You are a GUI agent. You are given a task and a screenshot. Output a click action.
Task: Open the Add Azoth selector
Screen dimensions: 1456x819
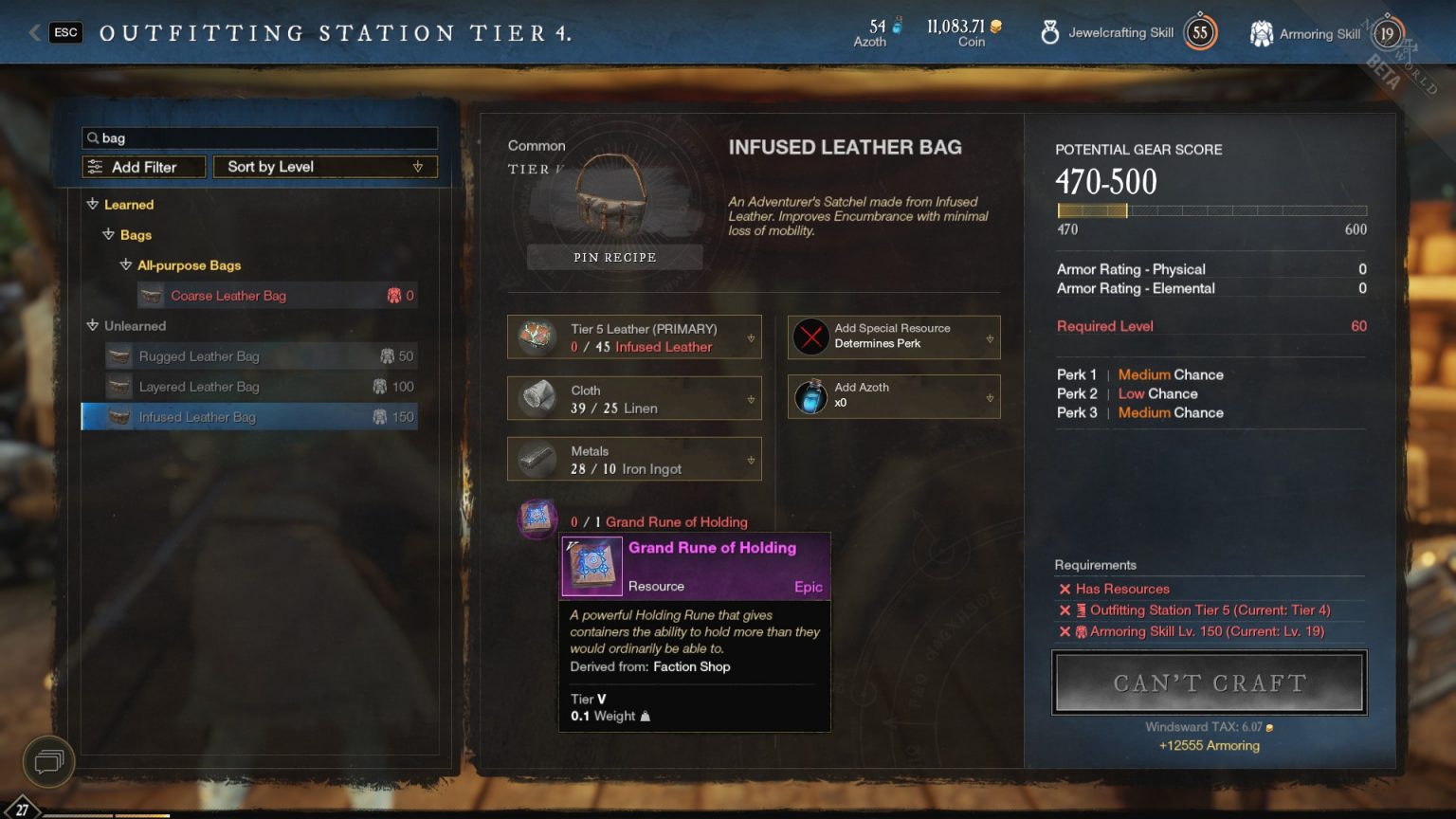point(894,396)
